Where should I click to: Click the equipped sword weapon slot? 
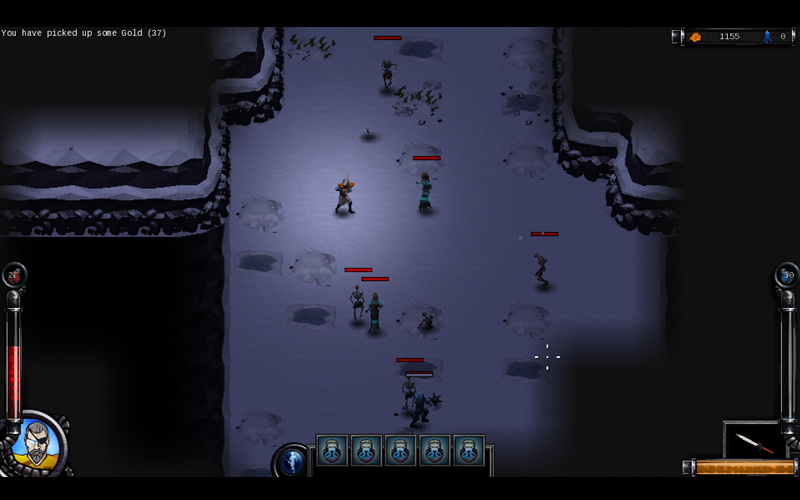753,440
